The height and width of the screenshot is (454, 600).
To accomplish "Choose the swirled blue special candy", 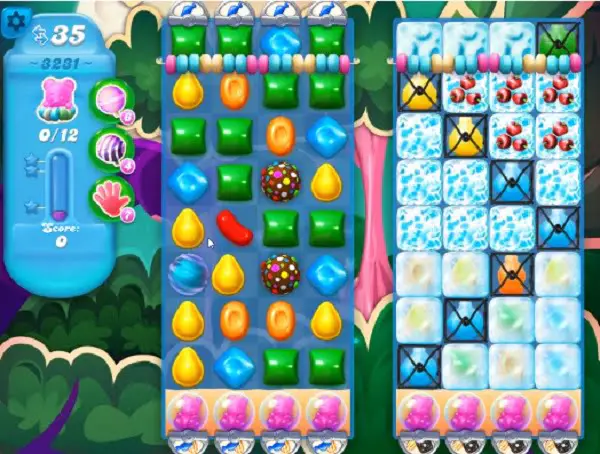I will 187,272.
